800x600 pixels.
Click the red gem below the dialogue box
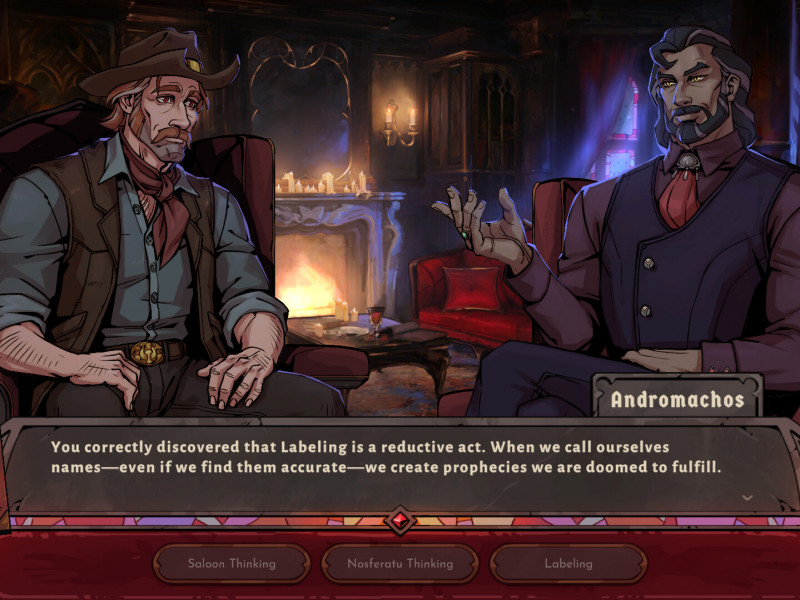(400, 520)
